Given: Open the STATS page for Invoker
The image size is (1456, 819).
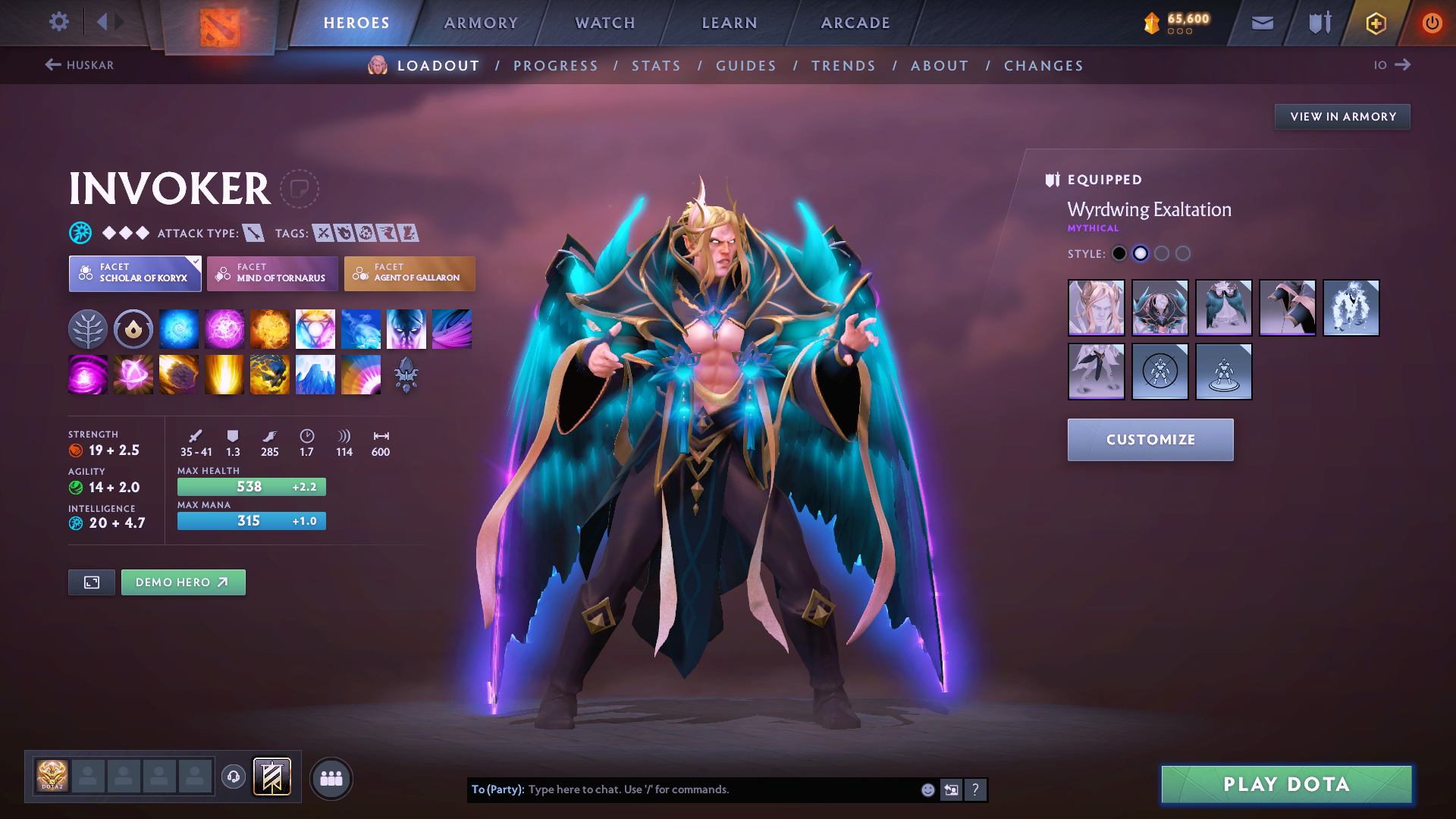Looking at the screenshot, I should tap(656, 66).
